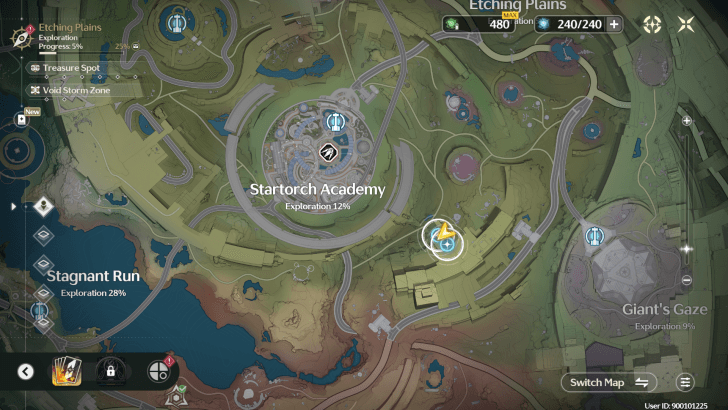Select the locked feature icon
Image resolution: width=728 pixels, height=410 pixels.
110,372
